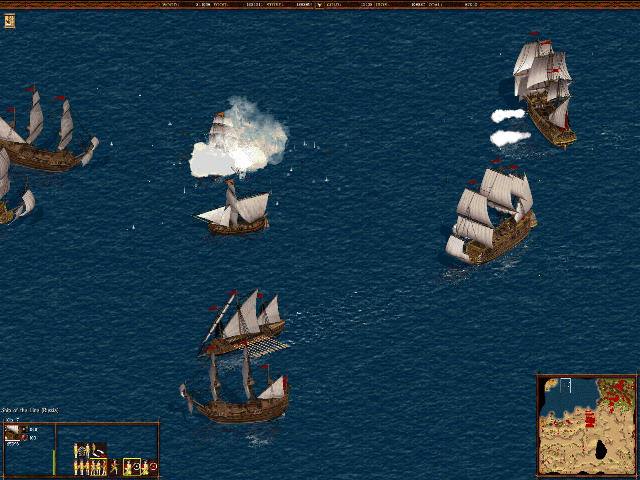The height and width of the screenshot is (480, 640).
Task: Activate the running soldier command icon
Action: click(115, 466)
